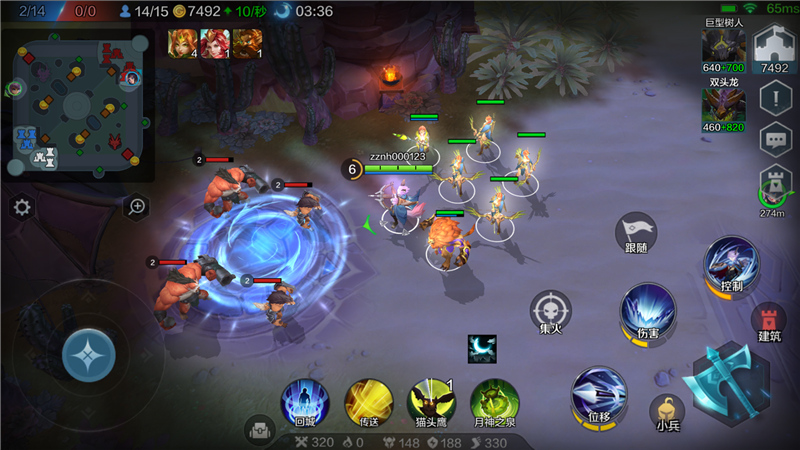This screenshot has height=450, width=800.
Task: Send an alert with the exclamation button
Action: pos(775,97)
